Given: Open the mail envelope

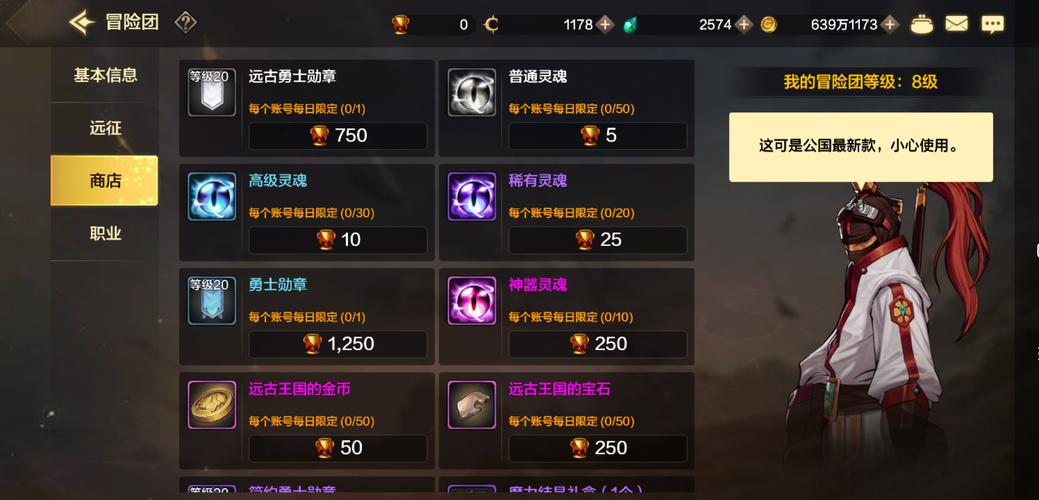Looking at the screenshot, I should click(x=957, y=24).
